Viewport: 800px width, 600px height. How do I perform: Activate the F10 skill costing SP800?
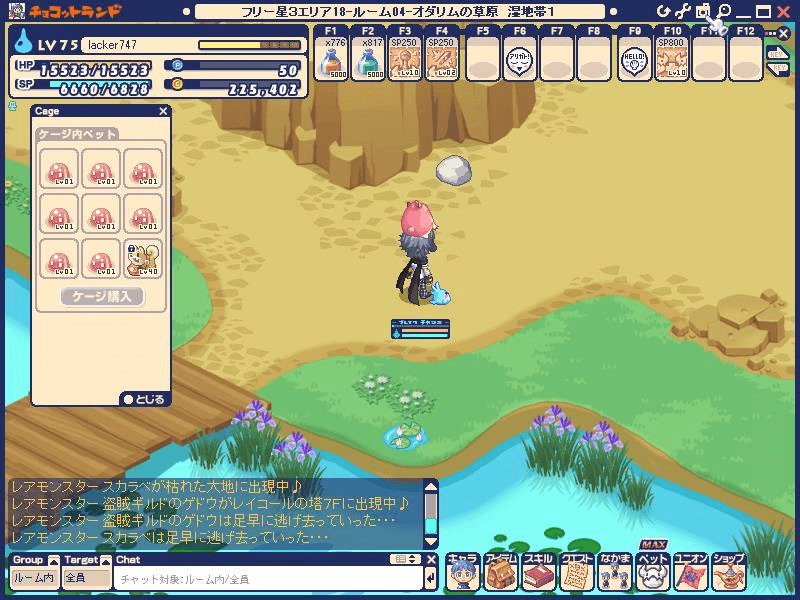click(670, 64)
